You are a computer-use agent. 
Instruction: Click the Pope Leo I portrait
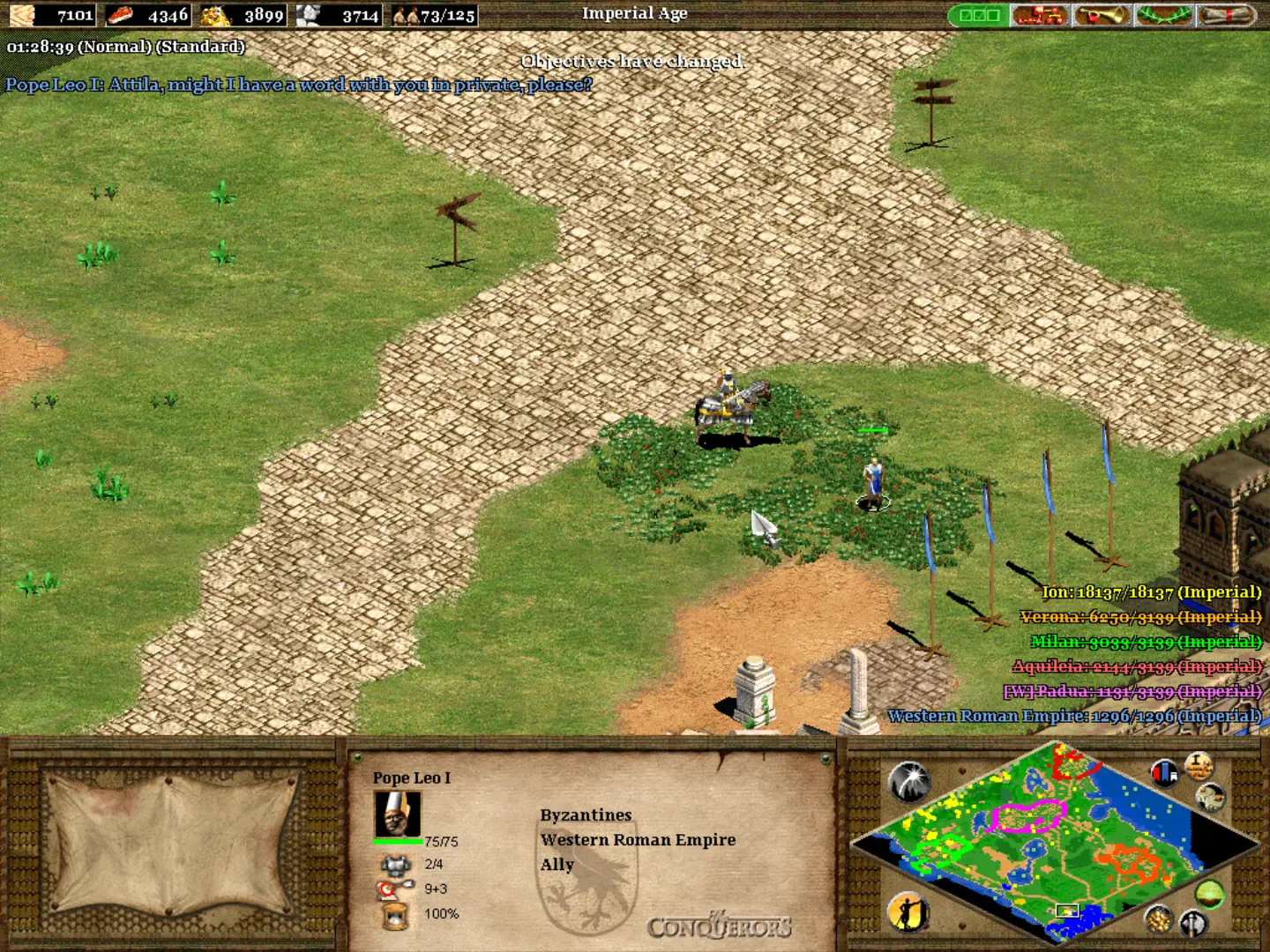[x=397, y=814]
